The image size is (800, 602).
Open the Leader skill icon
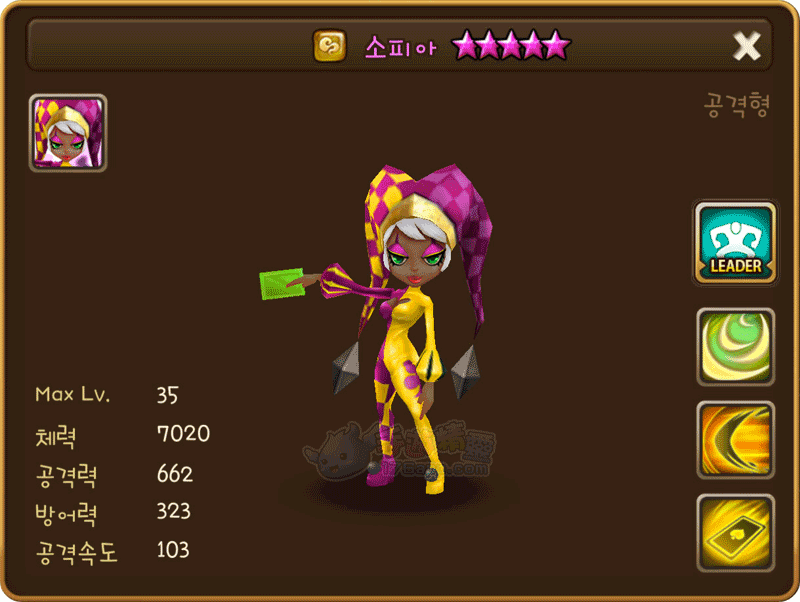pos(735,244)
